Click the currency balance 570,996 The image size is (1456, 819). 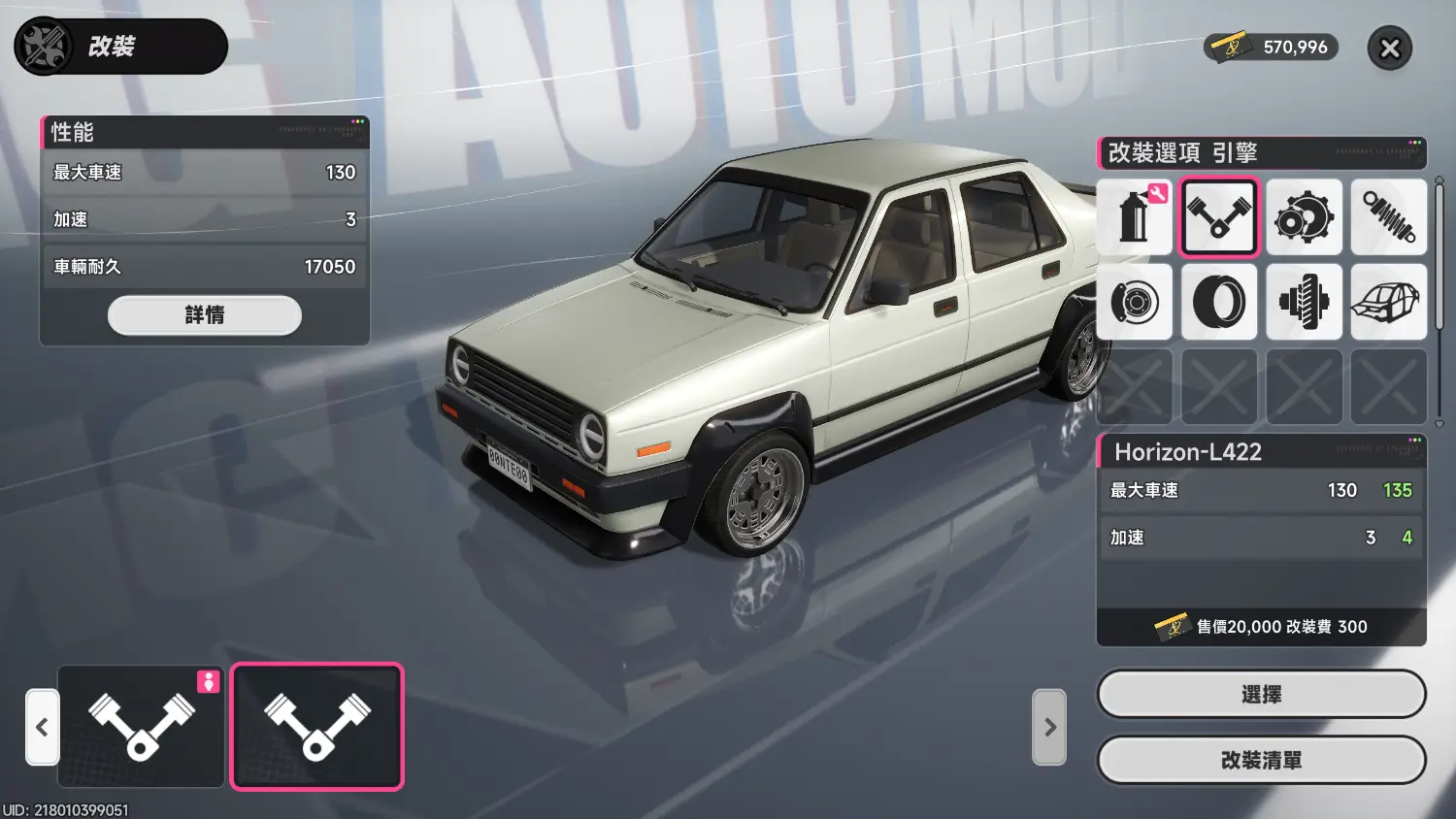(x=1272, y=48)
